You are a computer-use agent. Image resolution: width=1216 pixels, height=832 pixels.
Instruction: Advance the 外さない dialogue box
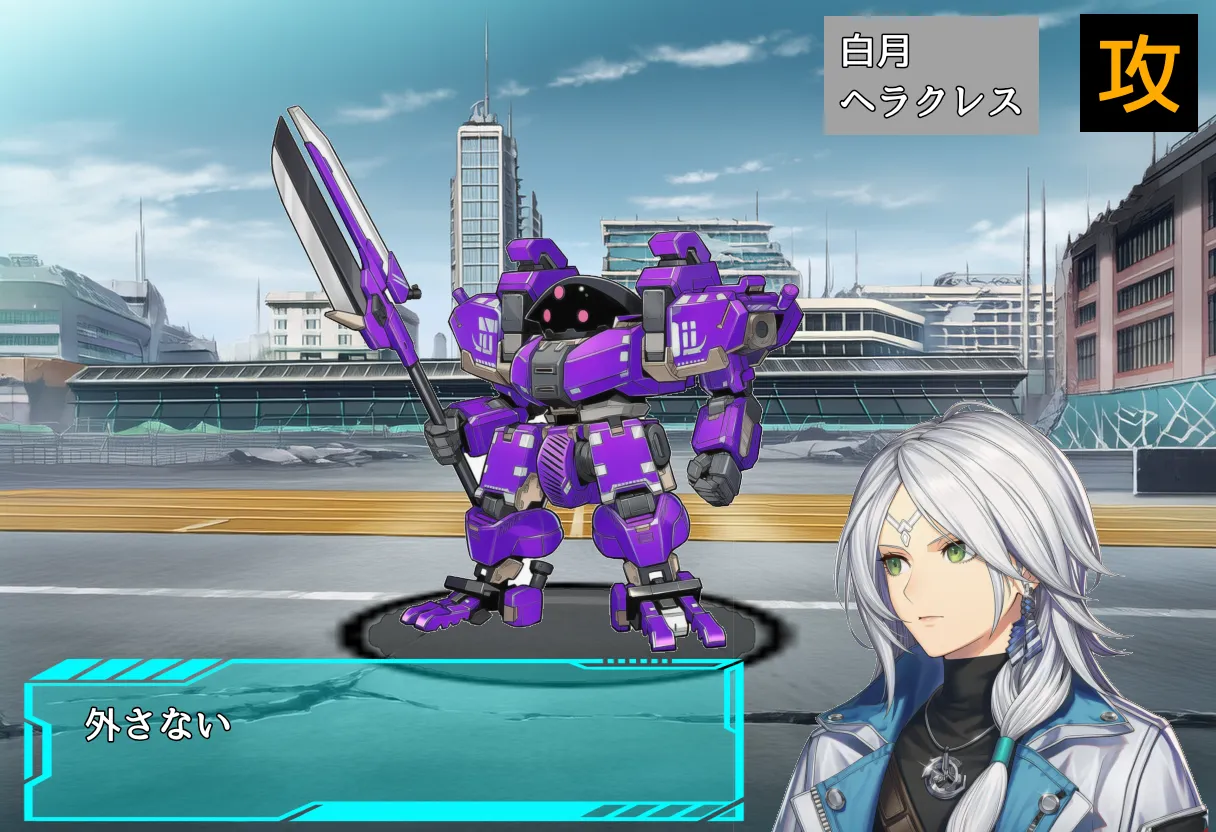[x=384, y=741]
